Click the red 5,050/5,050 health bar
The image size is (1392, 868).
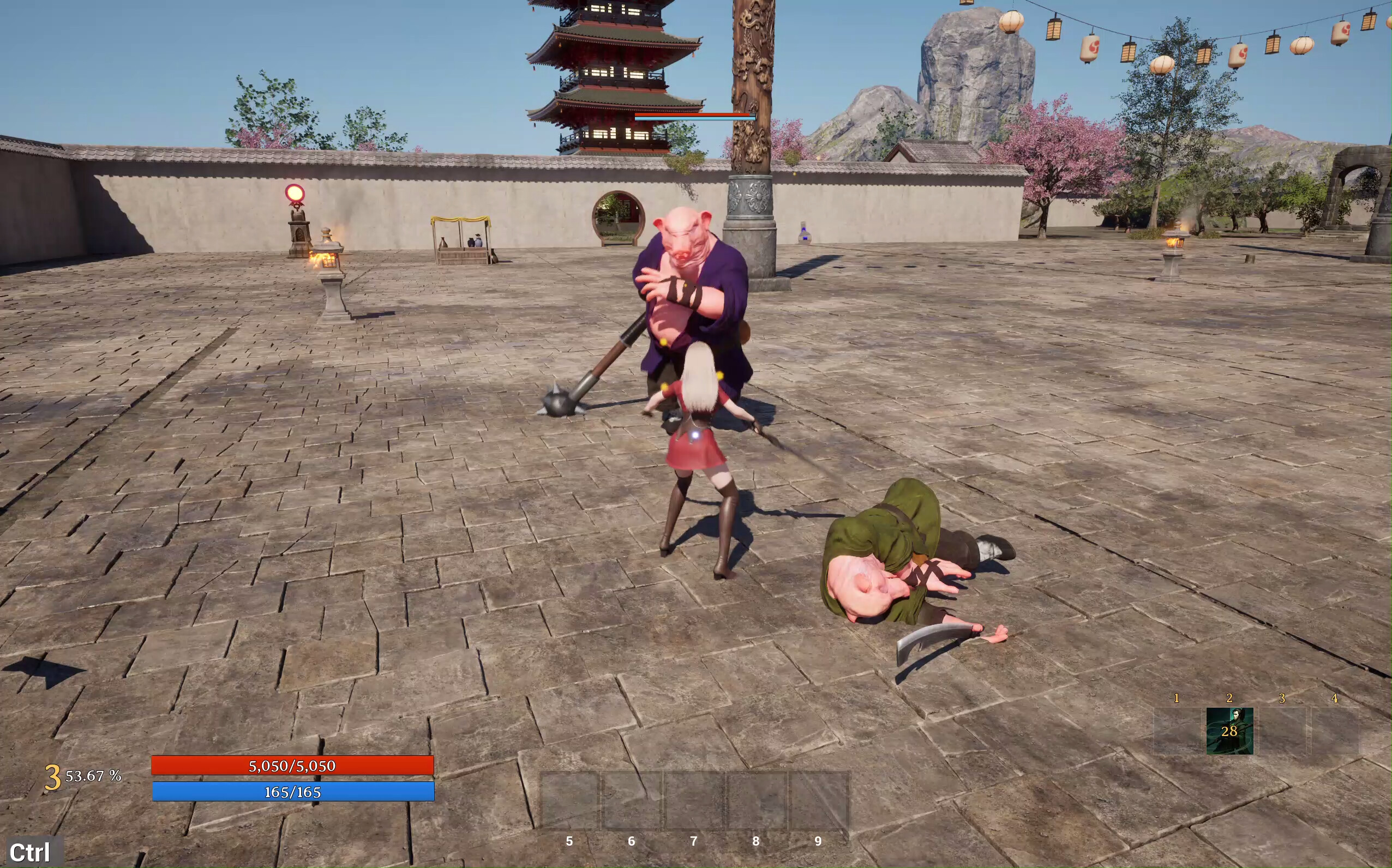click(x=292, y=766)
